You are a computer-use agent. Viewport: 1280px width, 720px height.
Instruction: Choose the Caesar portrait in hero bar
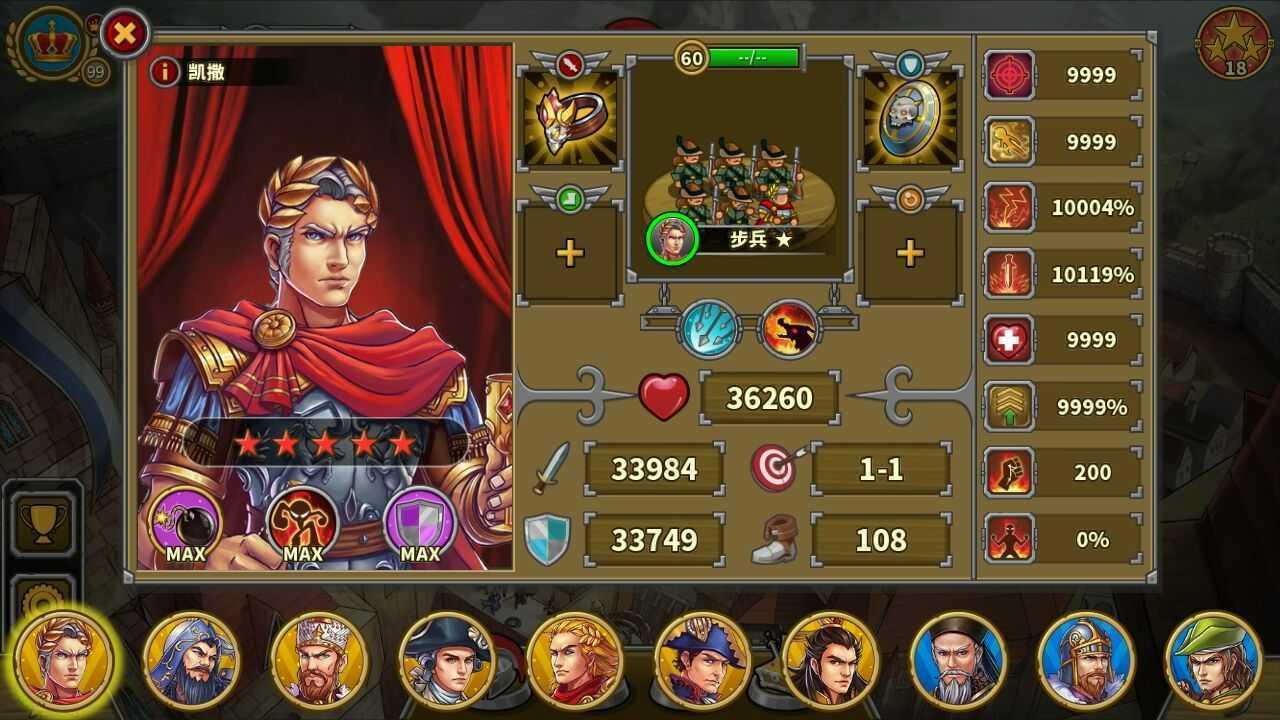[65, 660]
